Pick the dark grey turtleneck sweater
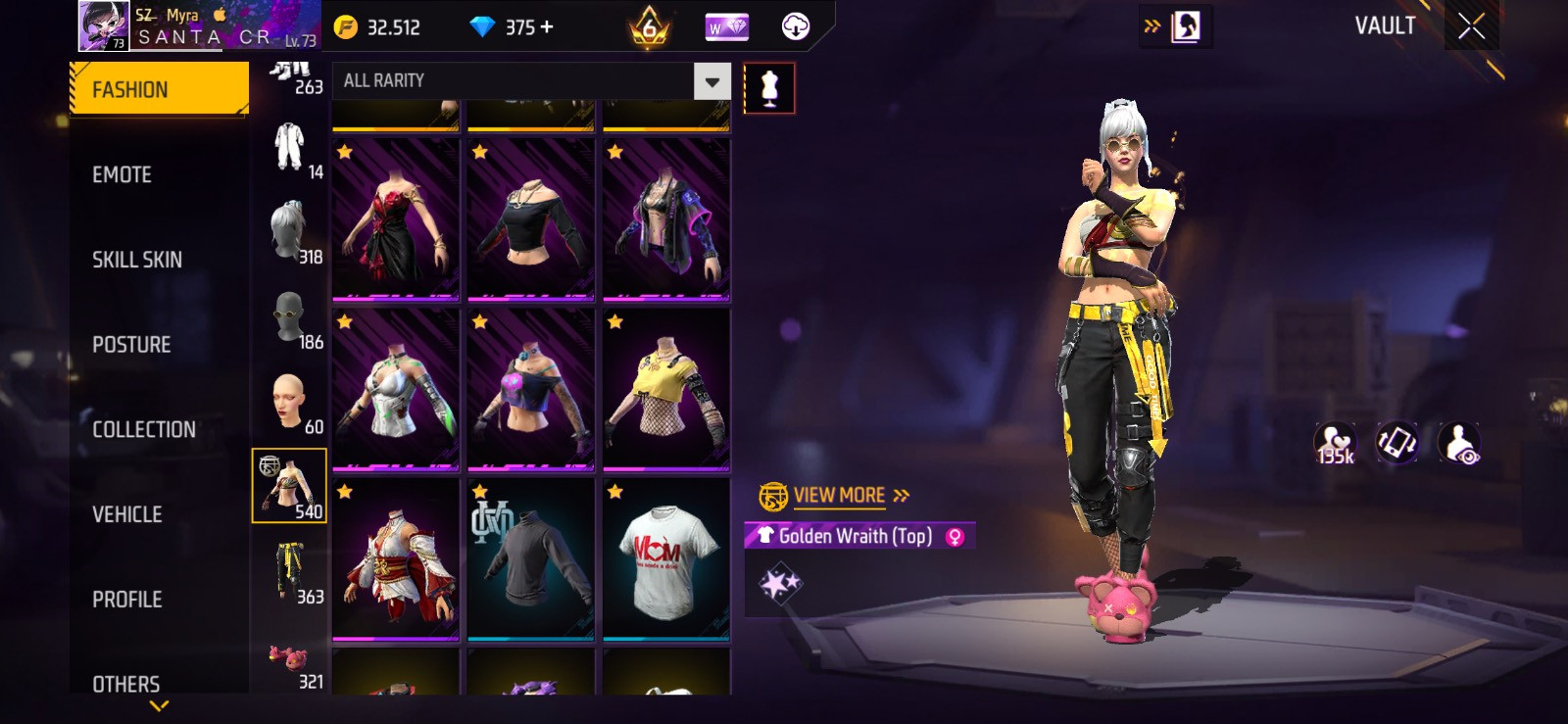Viewport: 1568px width, 724px height. click(x=531, y=559)
